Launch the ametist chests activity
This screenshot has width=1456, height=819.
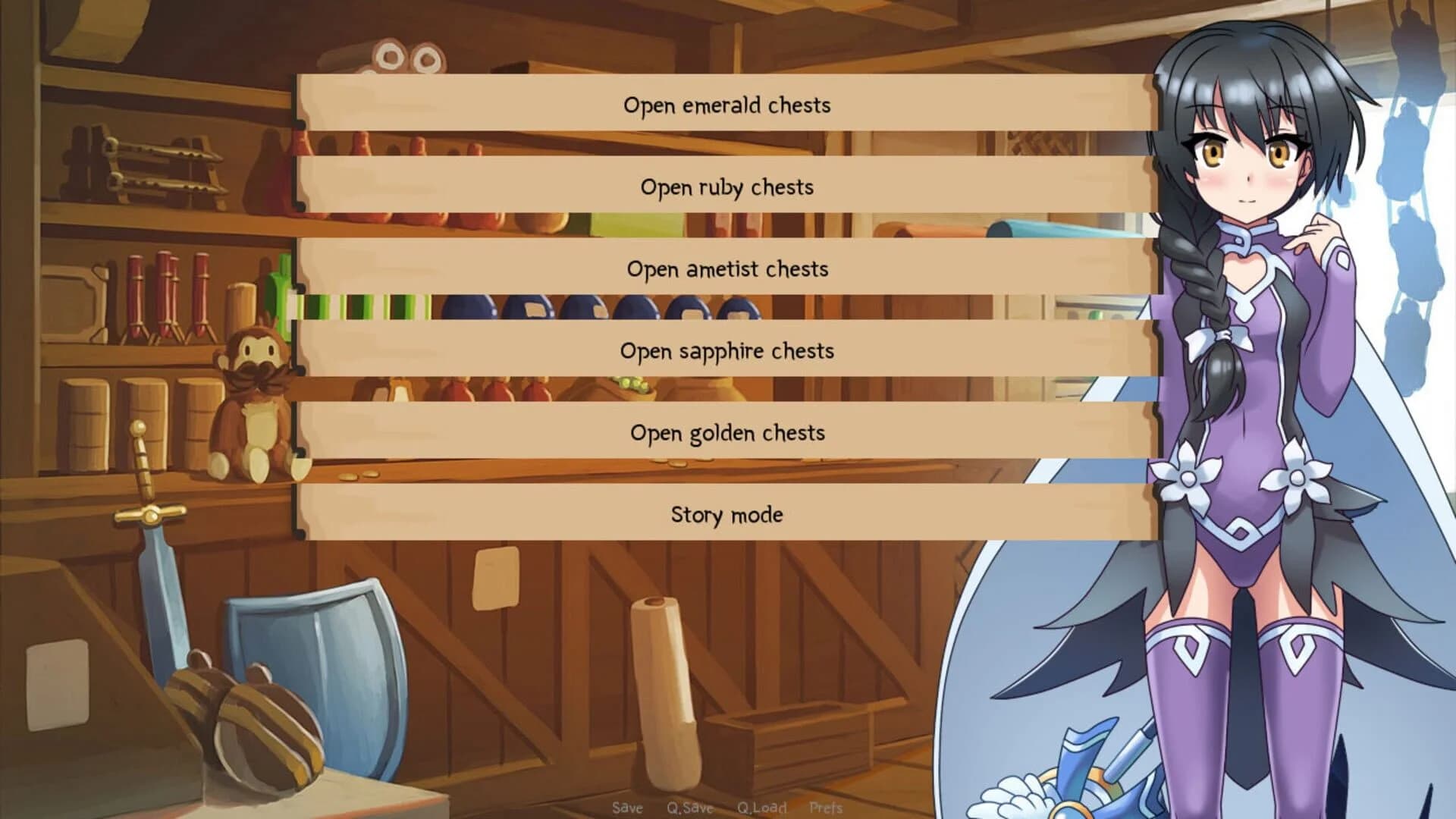pos(726,269)
